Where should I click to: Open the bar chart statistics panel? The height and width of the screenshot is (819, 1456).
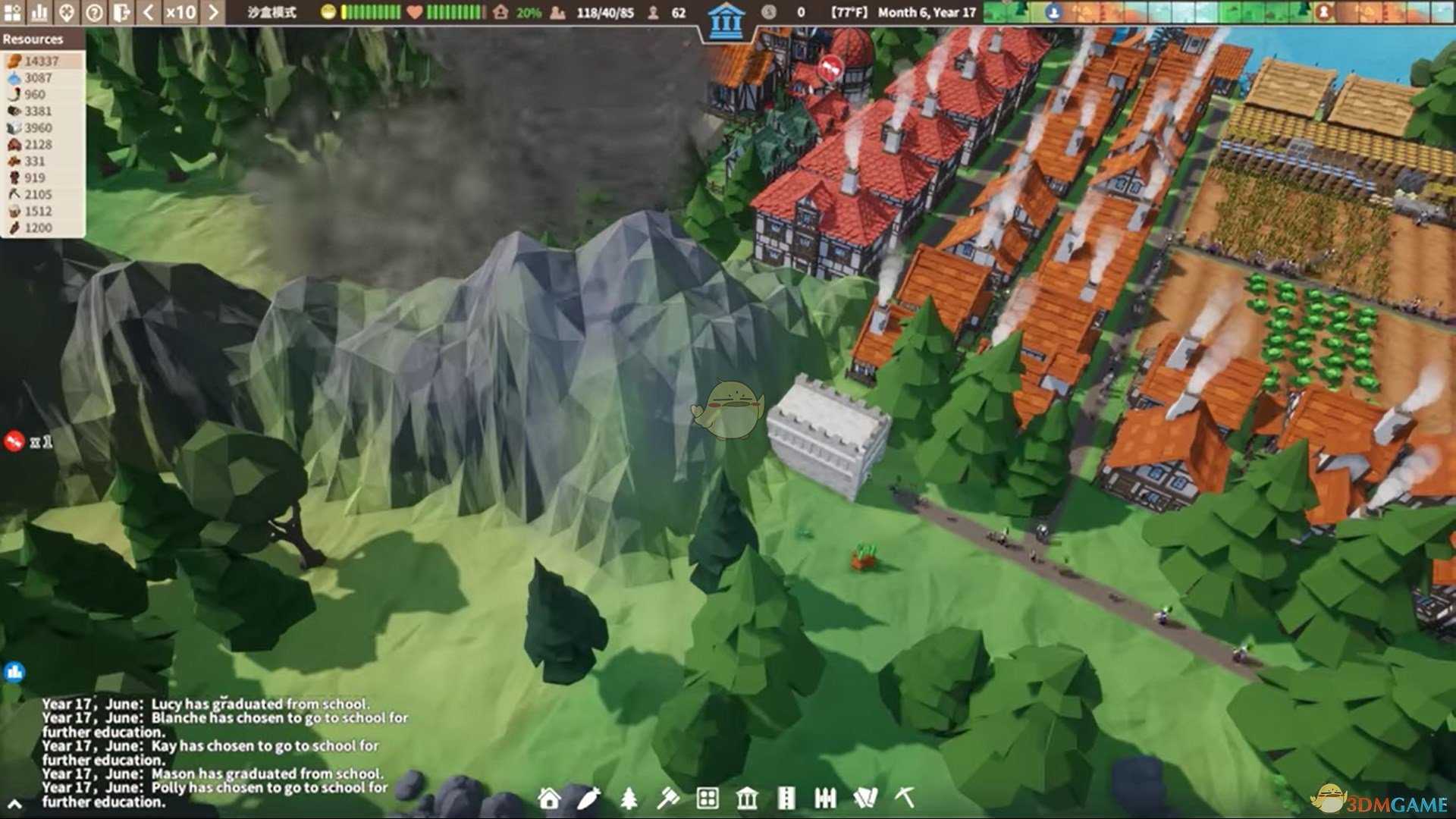39,12
